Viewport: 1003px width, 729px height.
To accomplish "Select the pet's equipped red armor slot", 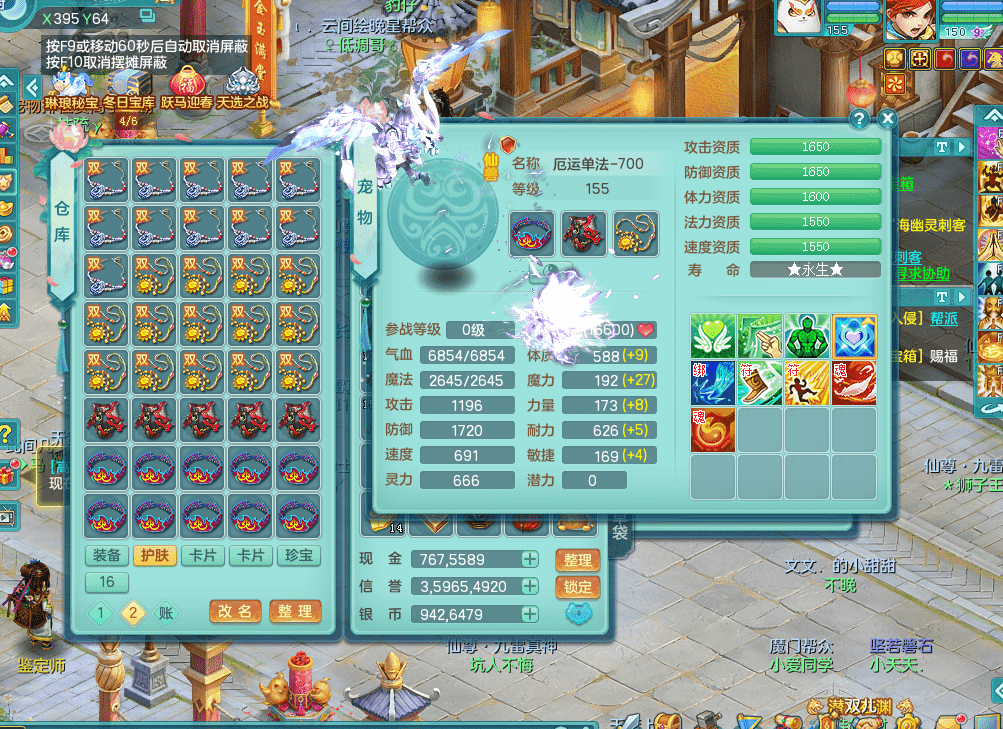I will click(x=582, y=233).
